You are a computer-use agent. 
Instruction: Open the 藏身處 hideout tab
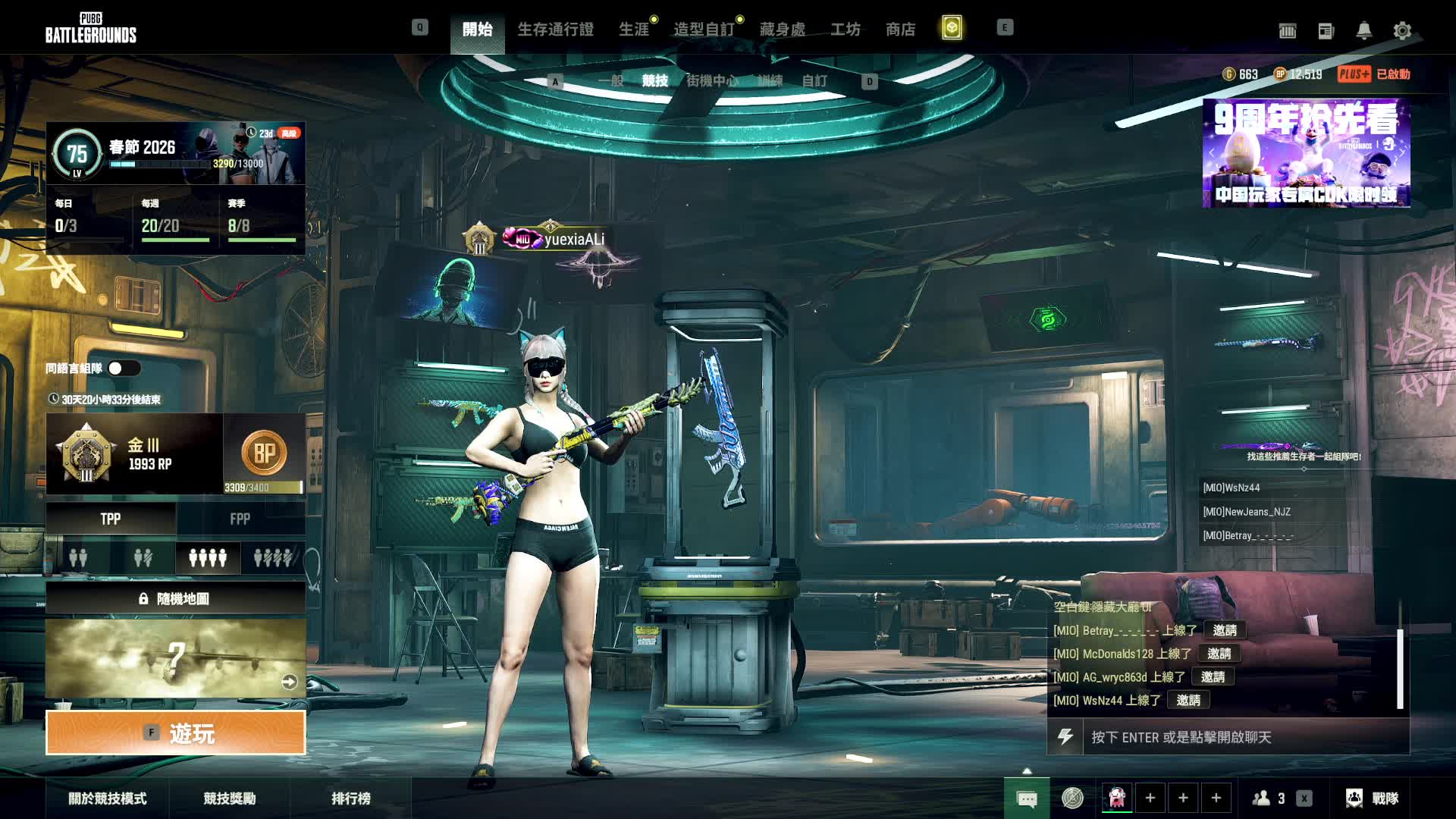coord(782,30)
